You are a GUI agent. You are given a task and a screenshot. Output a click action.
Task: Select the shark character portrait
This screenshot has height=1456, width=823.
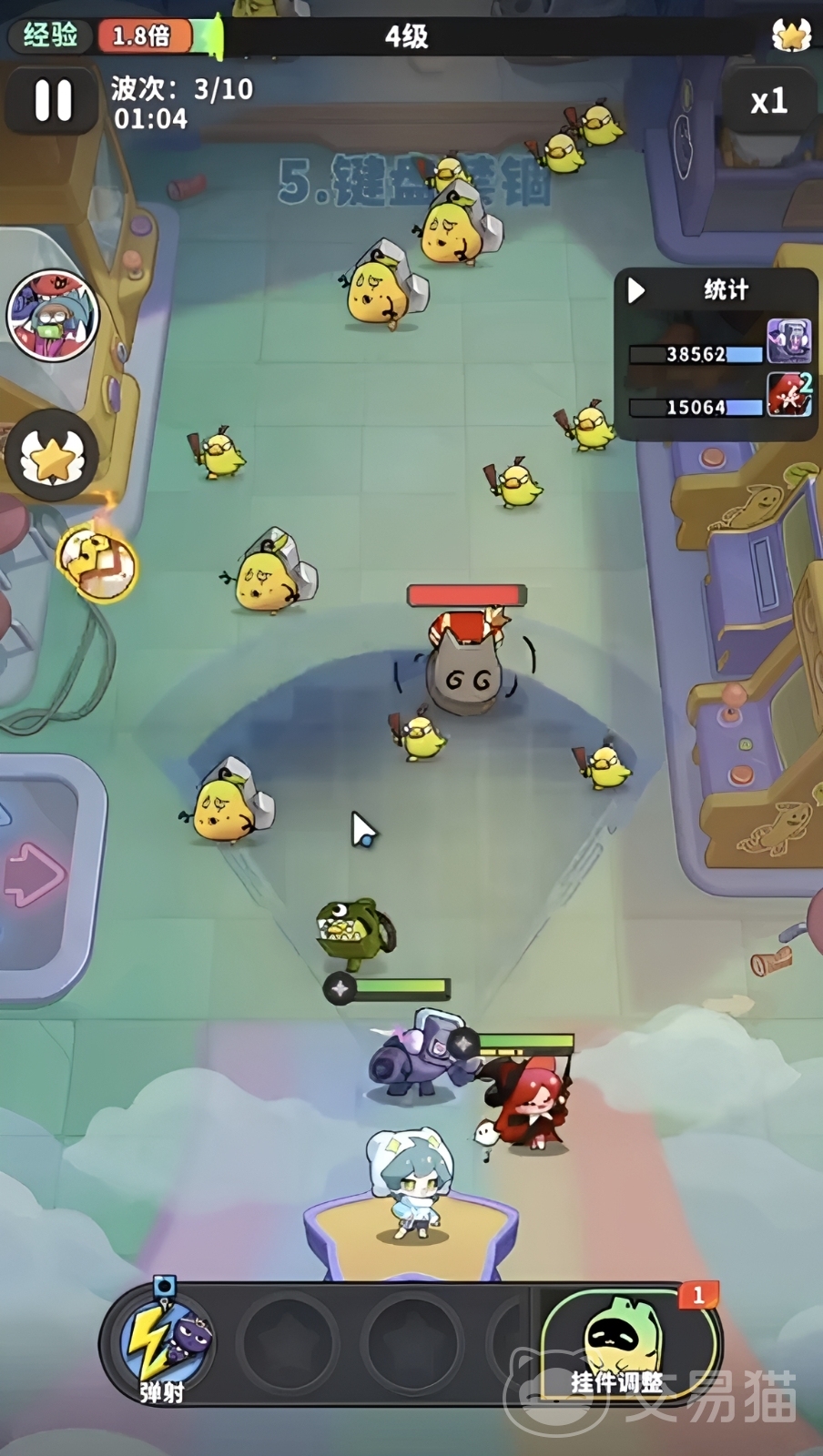(x=53, y=316)
